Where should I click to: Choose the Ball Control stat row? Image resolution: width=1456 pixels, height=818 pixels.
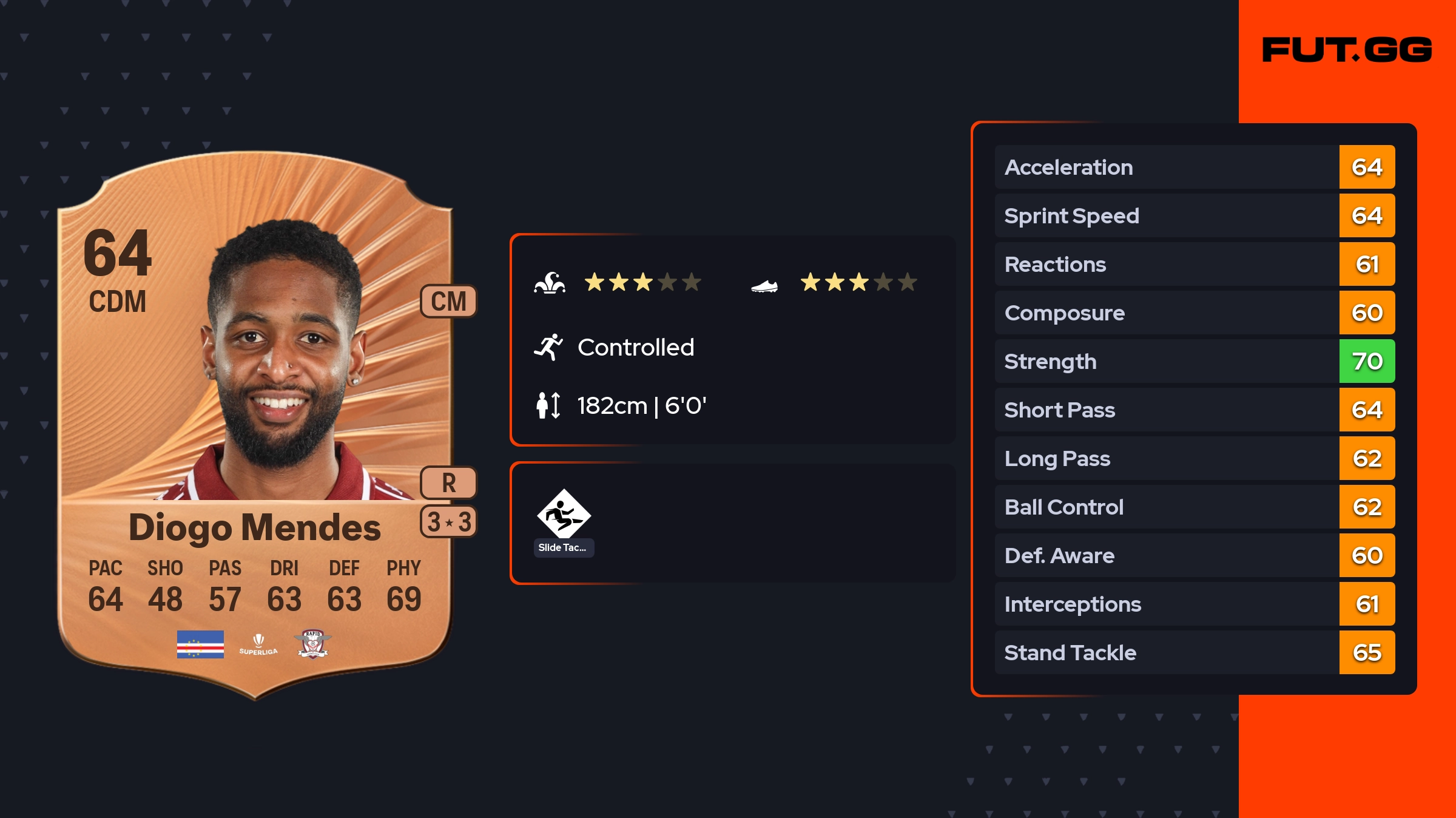[x=1194, y=507]
